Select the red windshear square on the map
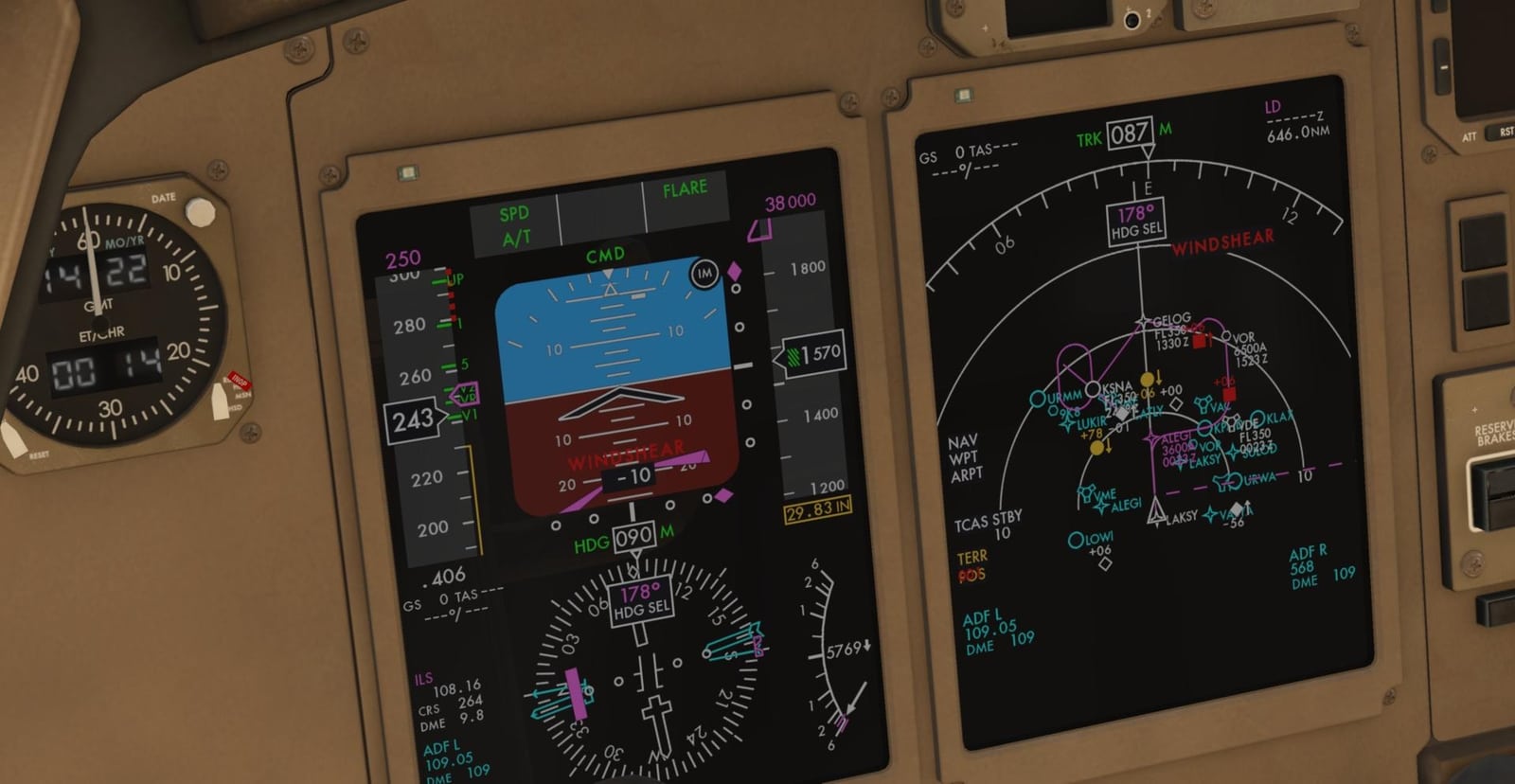The width and height of the screenshot is (1515, 784). [x=1228, y=392]
